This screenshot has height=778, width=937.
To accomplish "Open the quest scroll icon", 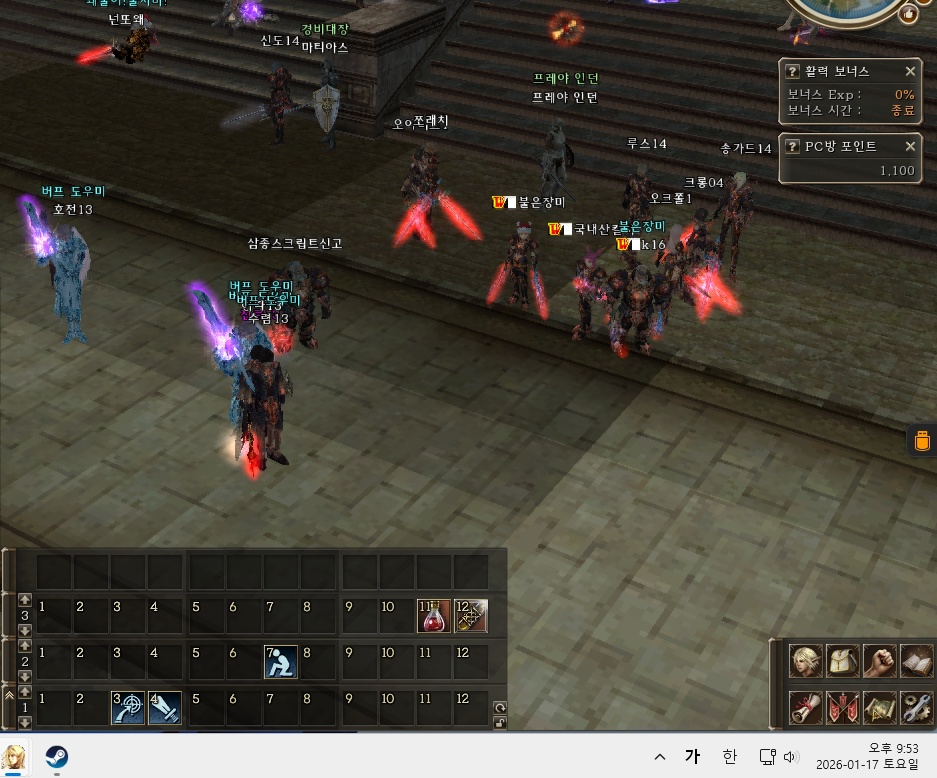I will 804,707.
